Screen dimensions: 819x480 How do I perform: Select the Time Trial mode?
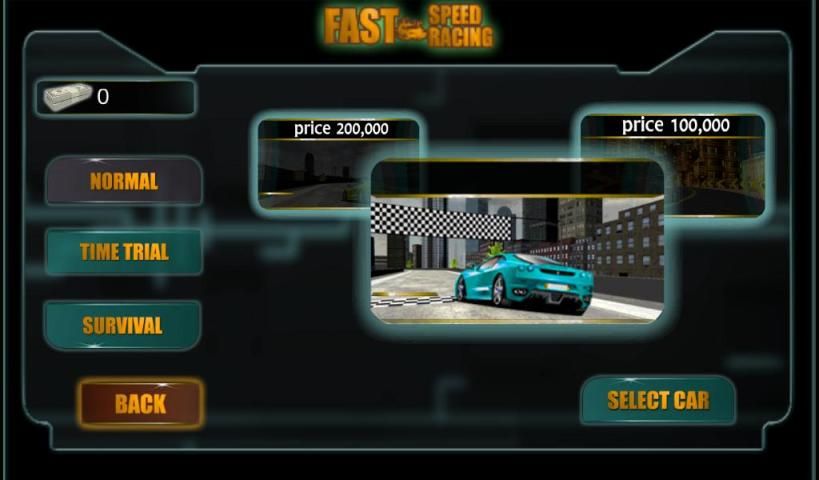pos(124,252)
